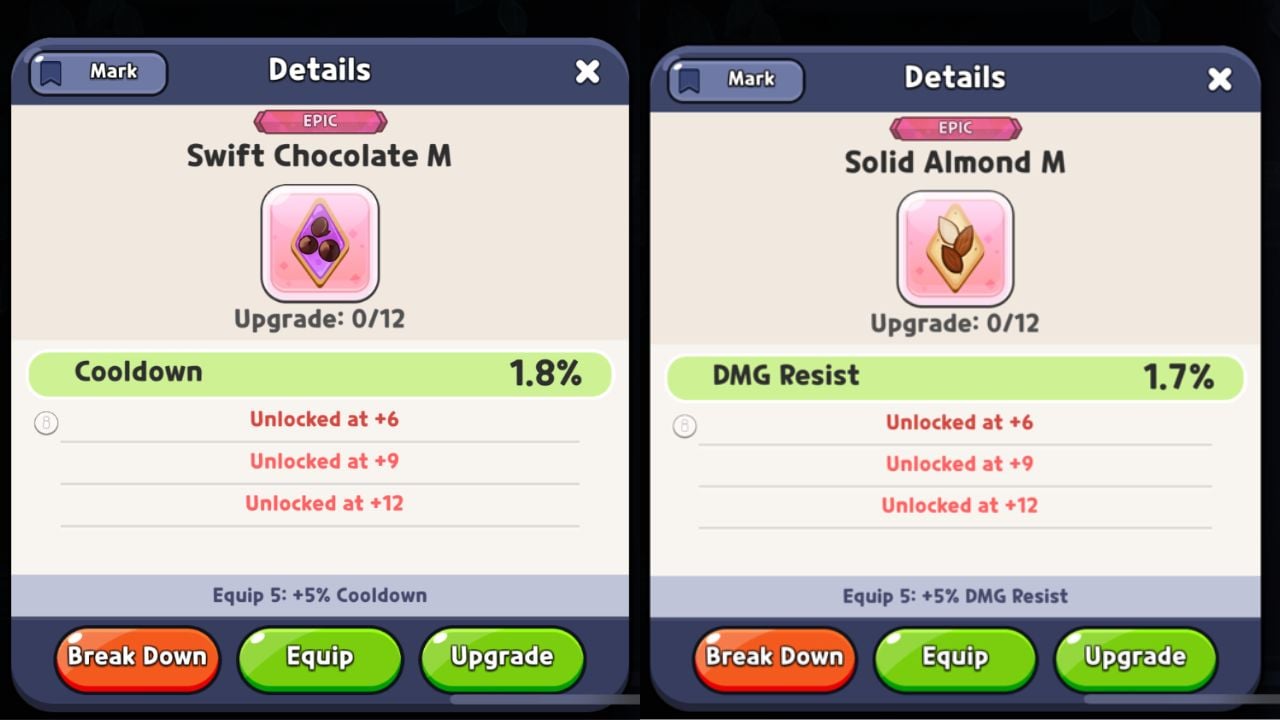Screen dimensions: 1280x720
Task: Select the Unlocked at +12 slot for Solid Almond
Action: pos(959,505)
